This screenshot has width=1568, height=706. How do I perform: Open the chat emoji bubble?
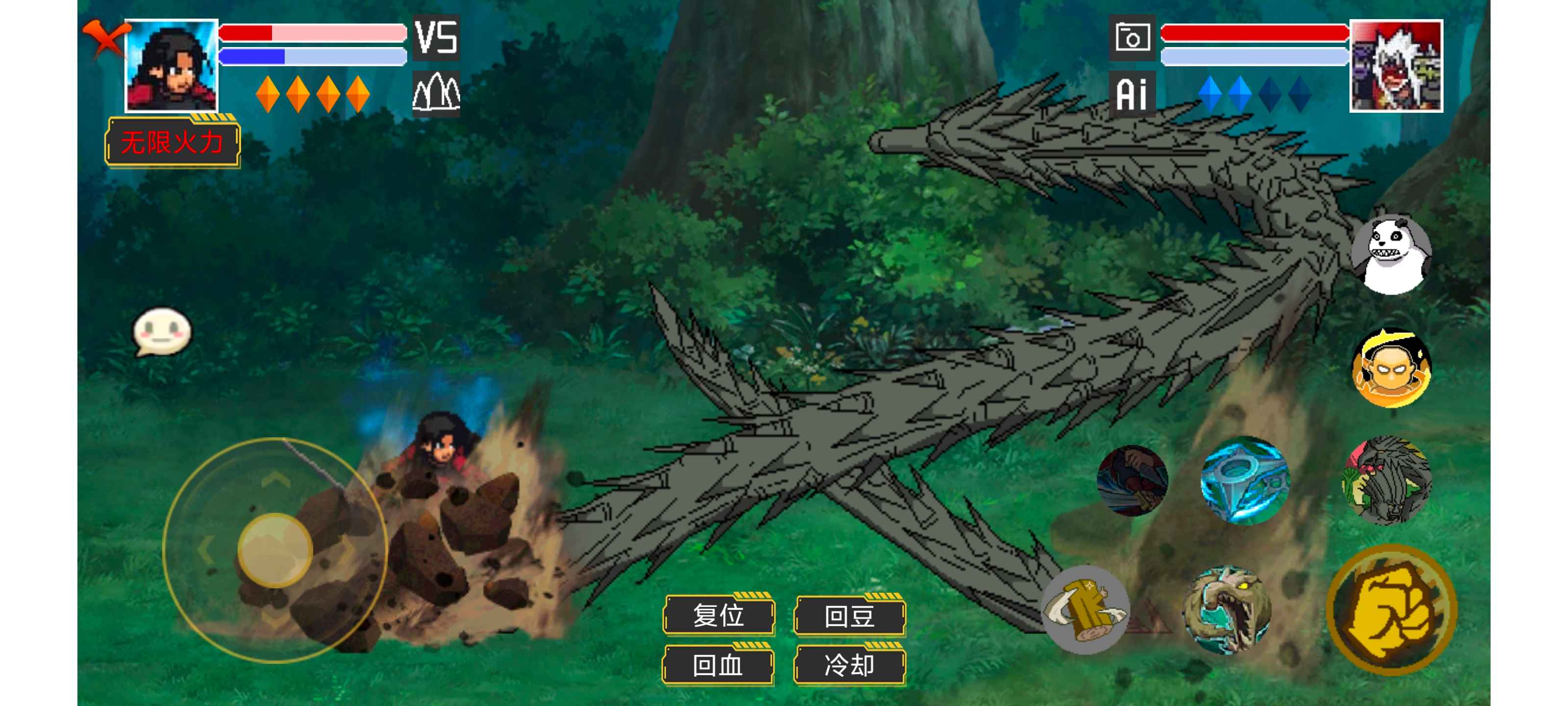point(162,331)
